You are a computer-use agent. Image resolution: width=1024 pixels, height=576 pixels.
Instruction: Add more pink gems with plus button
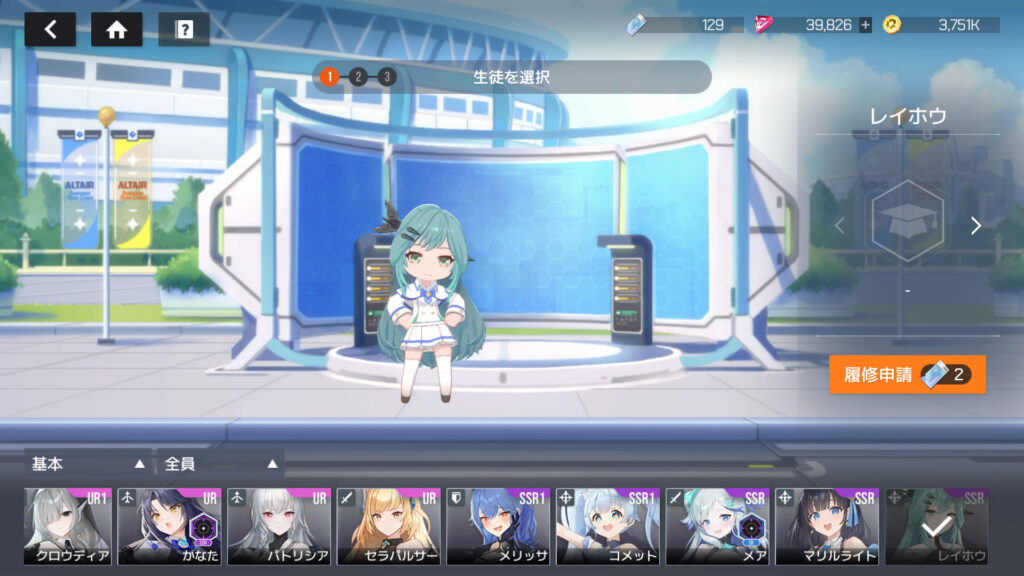[x=865, y=25]
